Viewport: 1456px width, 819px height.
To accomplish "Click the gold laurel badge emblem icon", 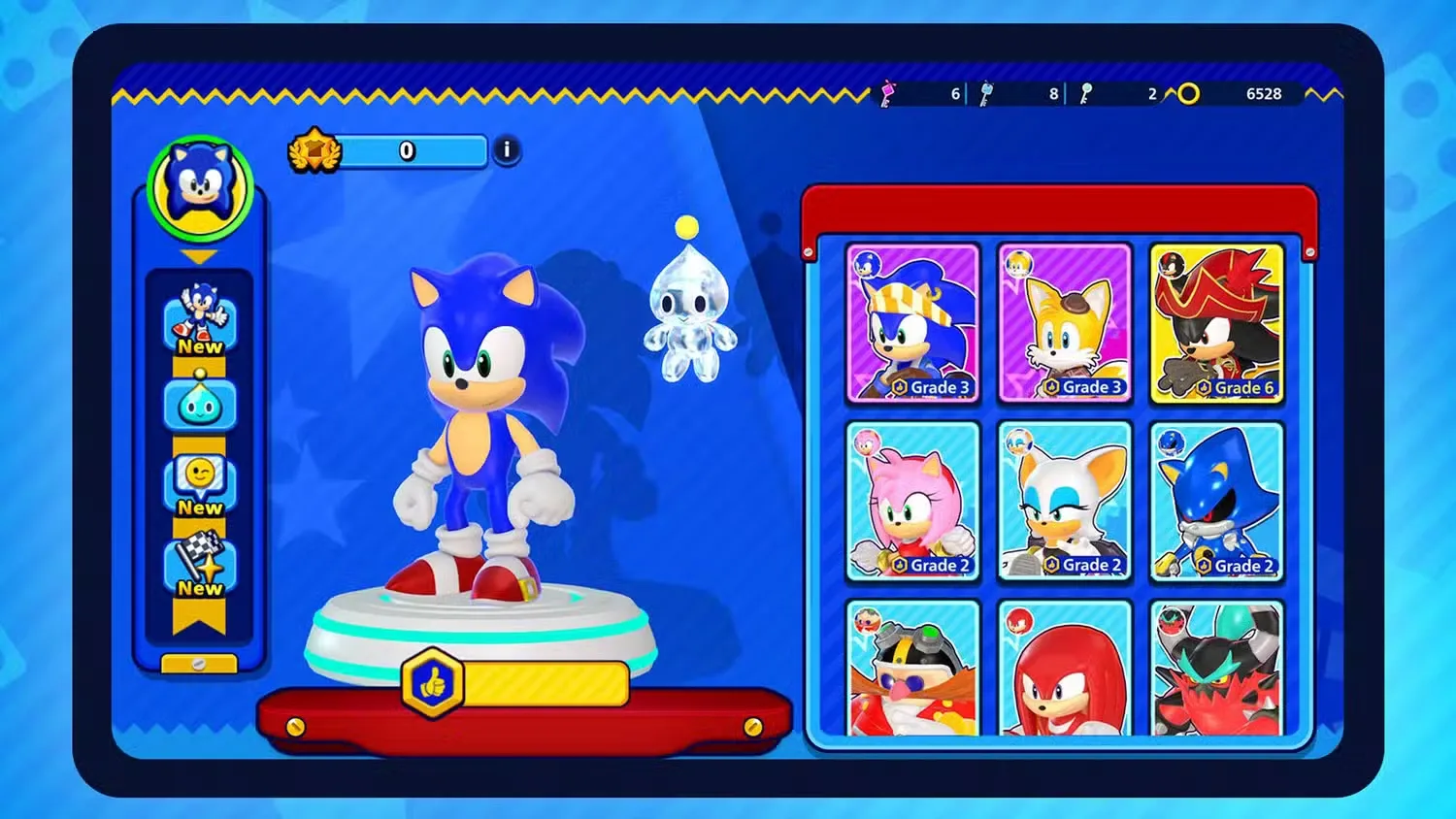I will coord(313,151).
